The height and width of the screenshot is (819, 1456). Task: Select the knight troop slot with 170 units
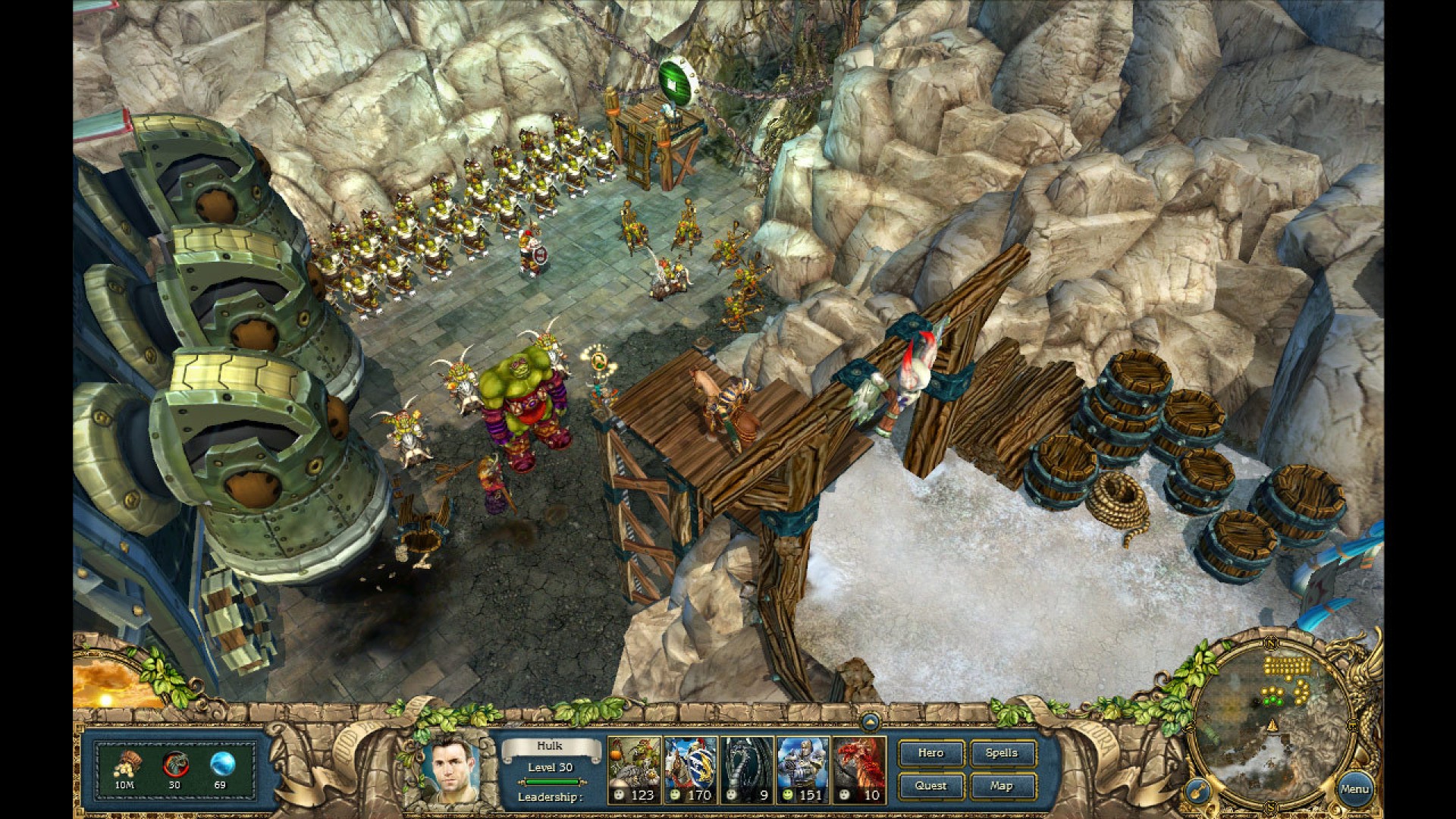point(690,770)
